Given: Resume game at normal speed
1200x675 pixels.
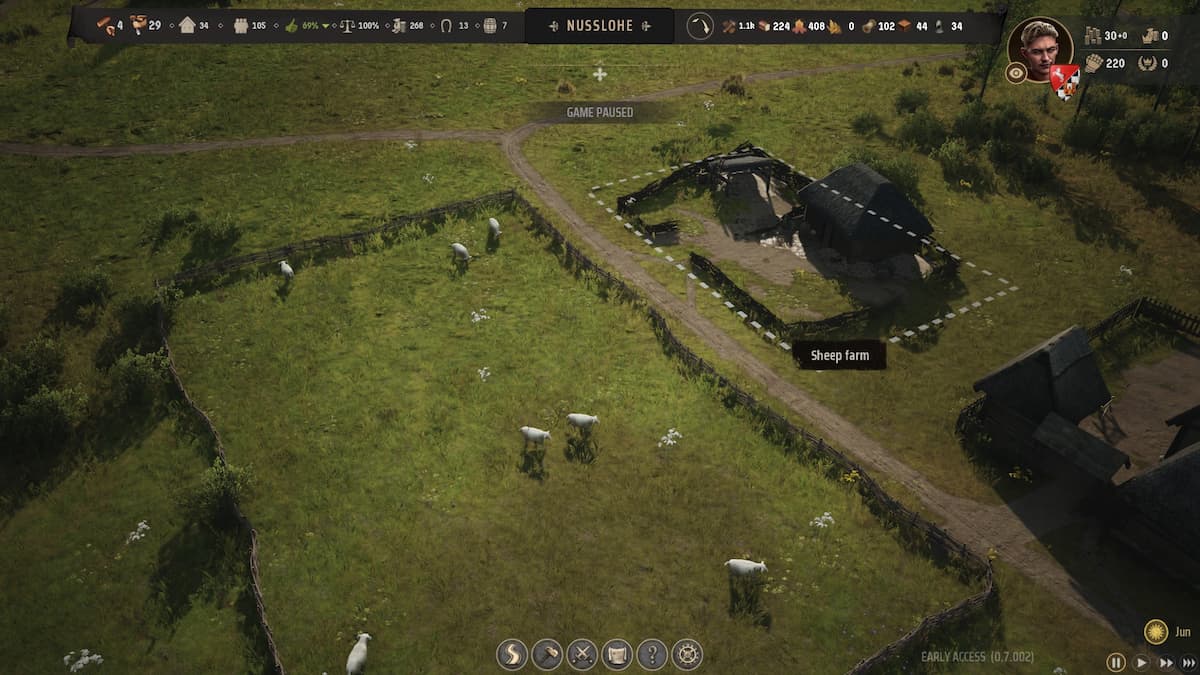Looking at the screenshot, I should (x=1141, y=662).
